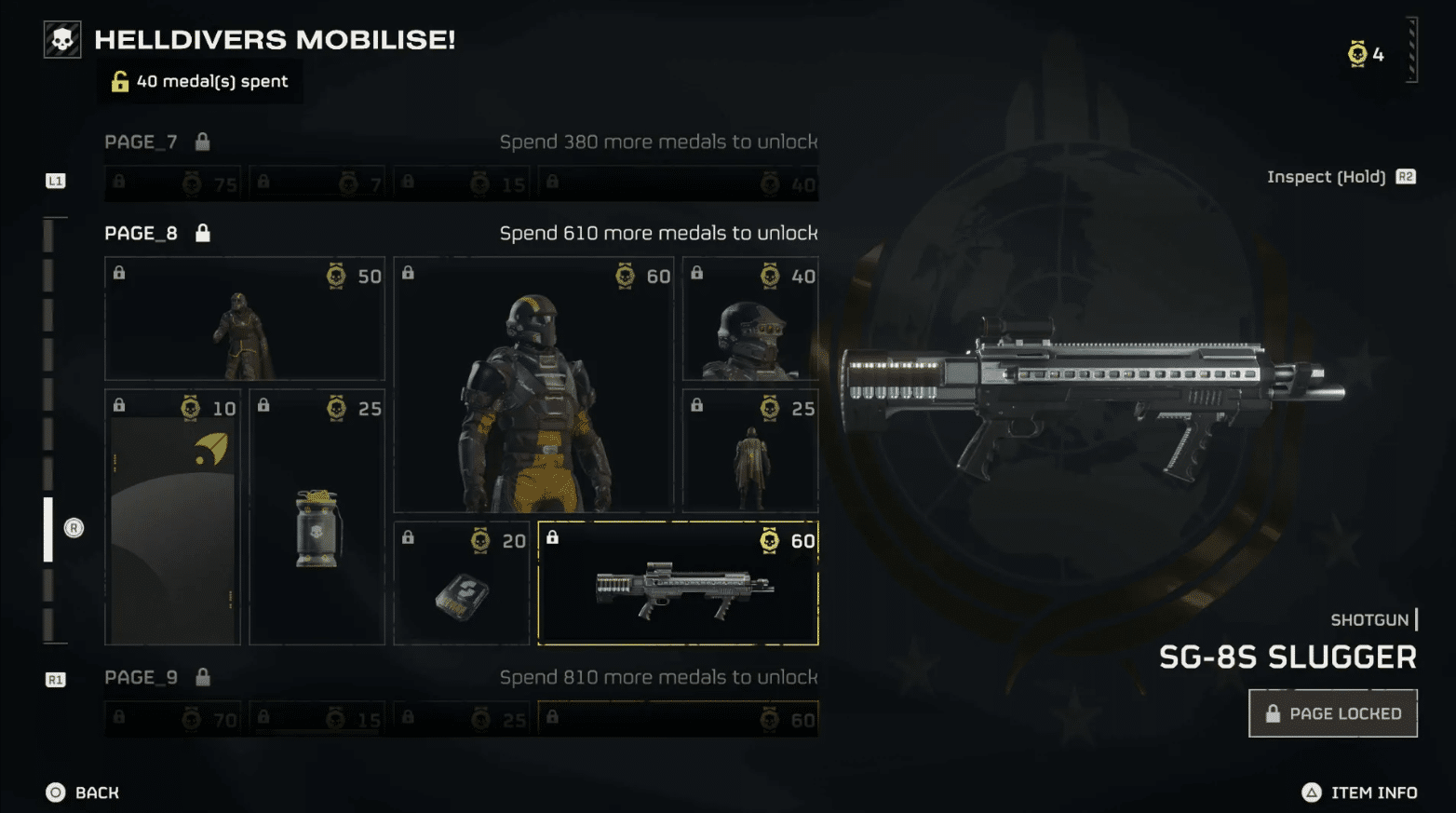Expand the PAGE_9 section header
The height and width of the screenshot is (813, 1456).
tap(141, 677)
